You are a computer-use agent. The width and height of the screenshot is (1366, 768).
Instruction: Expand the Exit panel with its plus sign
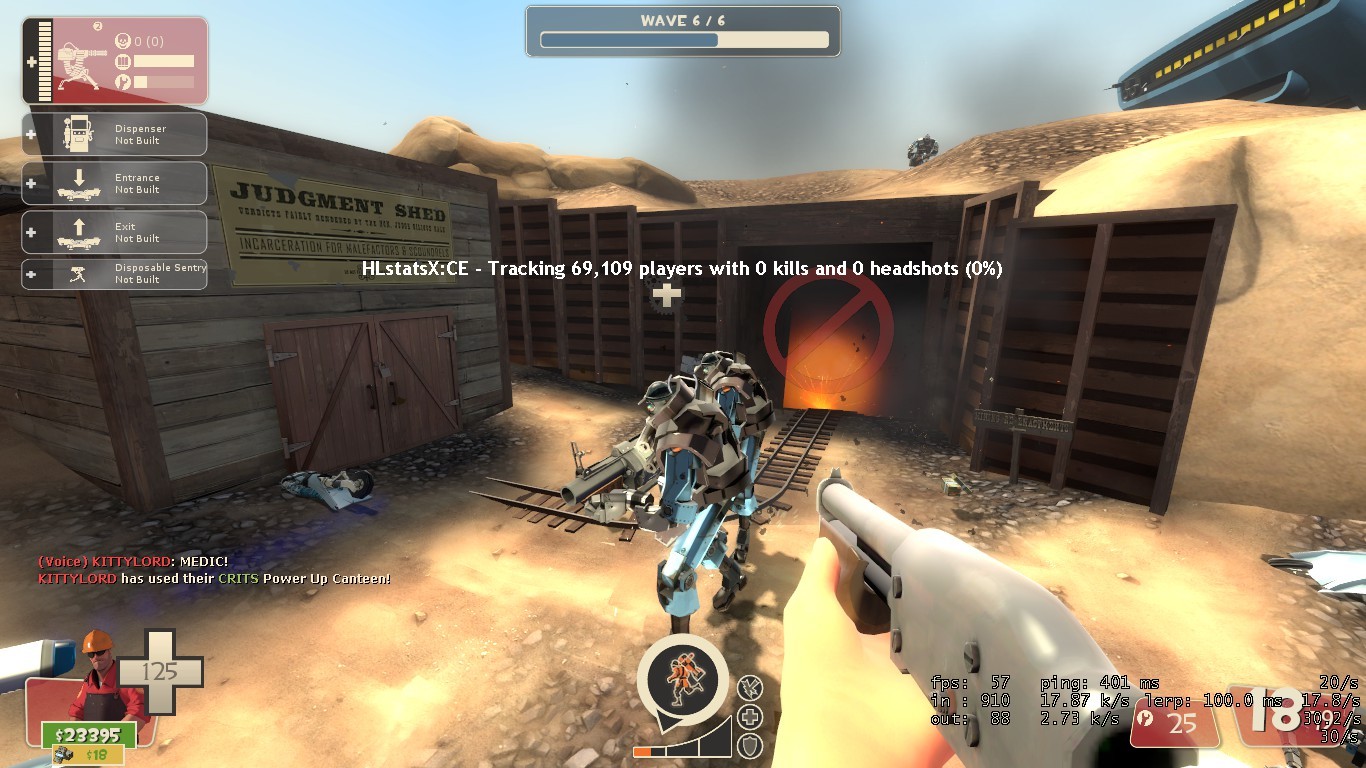(x=29, y=230)
